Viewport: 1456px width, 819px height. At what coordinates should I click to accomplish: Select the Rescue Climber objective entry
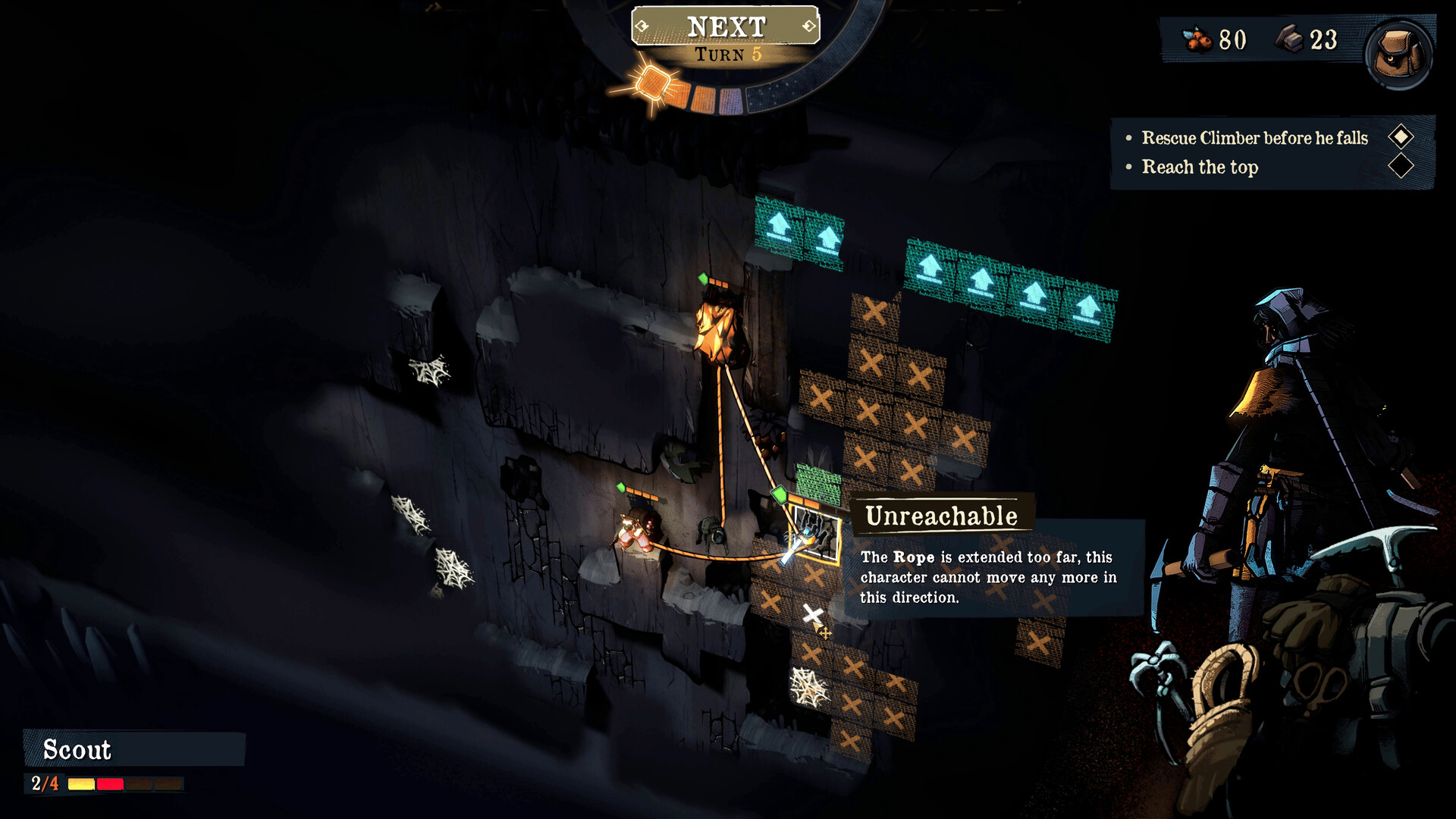tap(1254, 138)
